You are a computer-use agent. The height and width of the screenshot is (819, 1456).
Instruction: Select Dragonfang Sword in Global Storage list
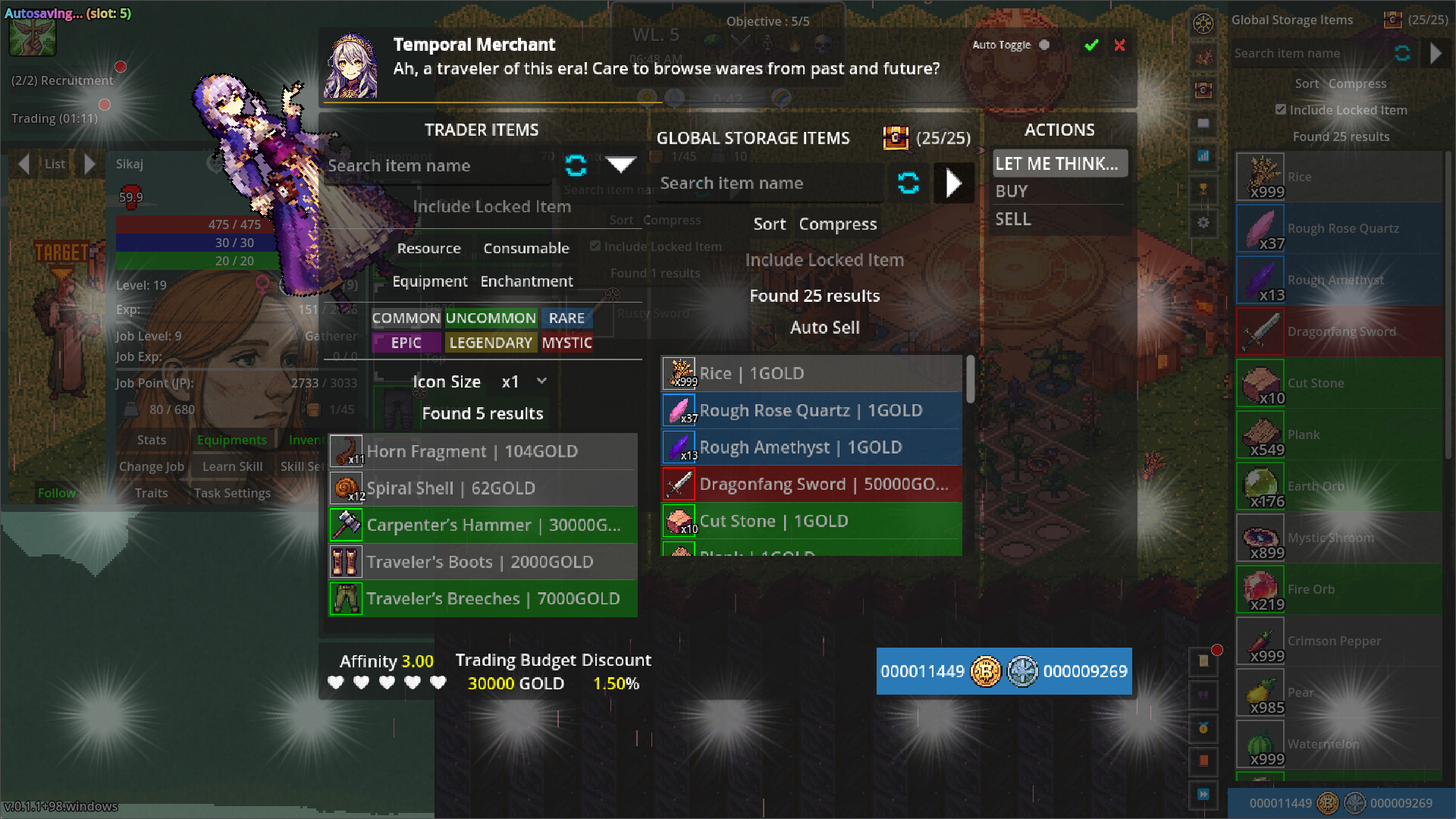[x=811, y=484]
